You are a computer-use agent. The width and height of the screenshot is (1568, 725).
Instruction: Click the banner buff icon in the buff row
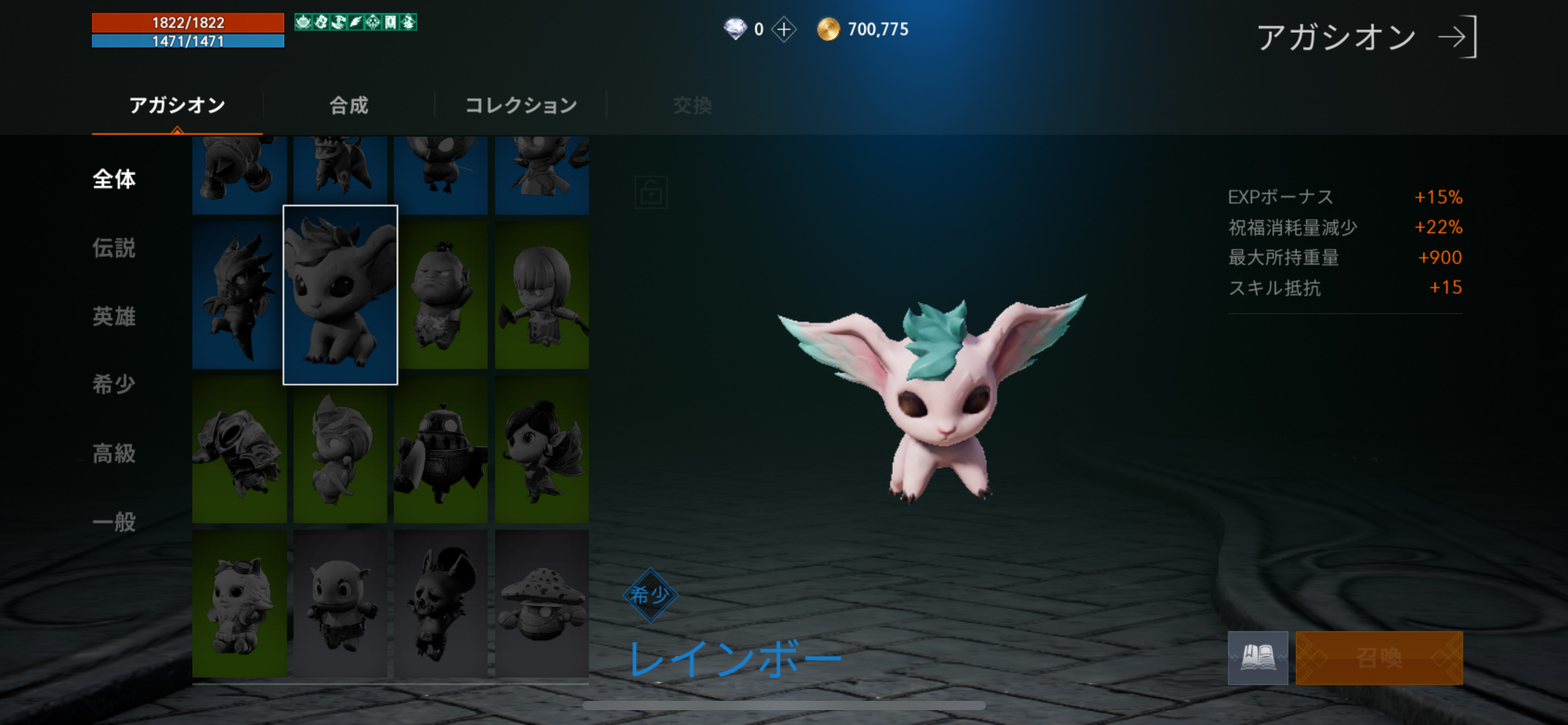point(391,22)
